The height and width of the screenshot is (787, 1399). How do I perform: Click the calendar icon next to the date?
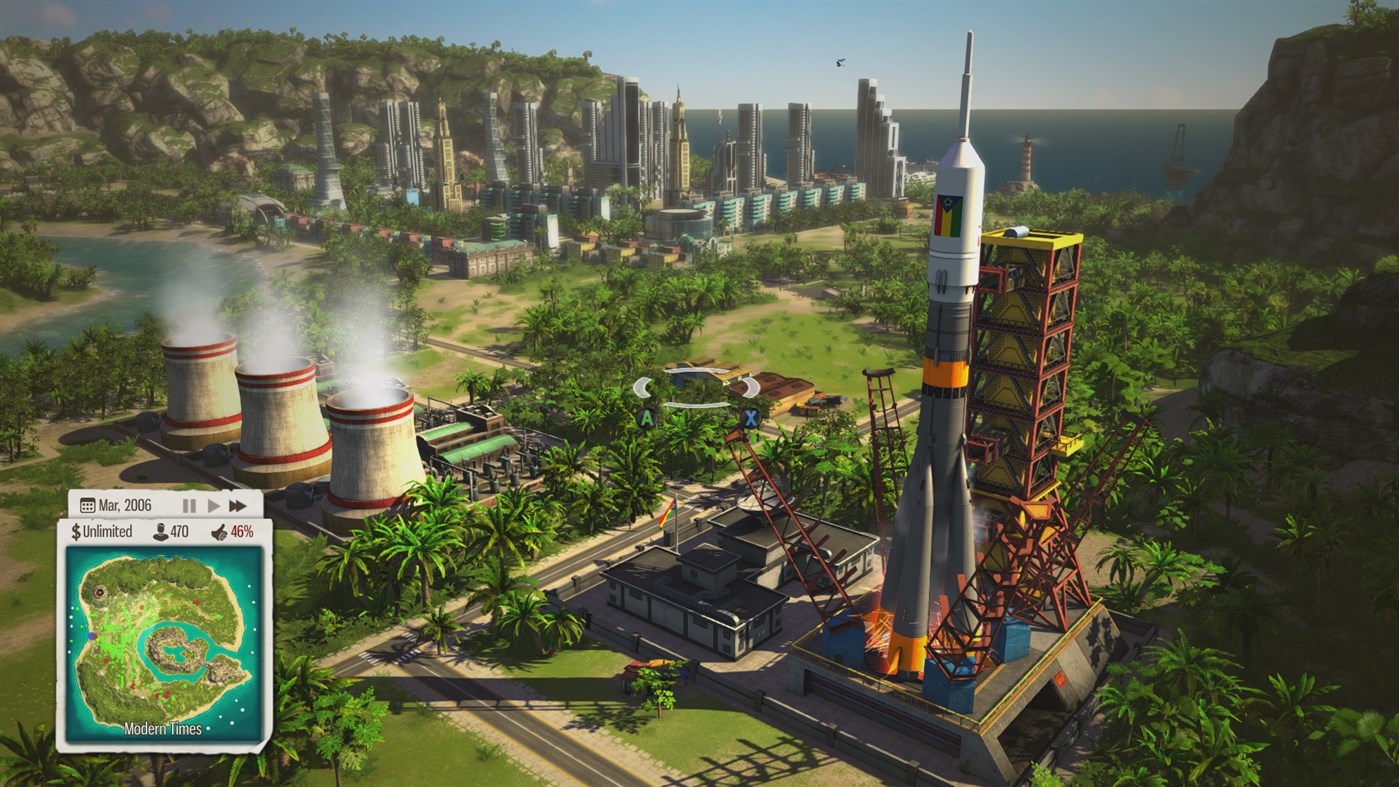pos(87,505)
